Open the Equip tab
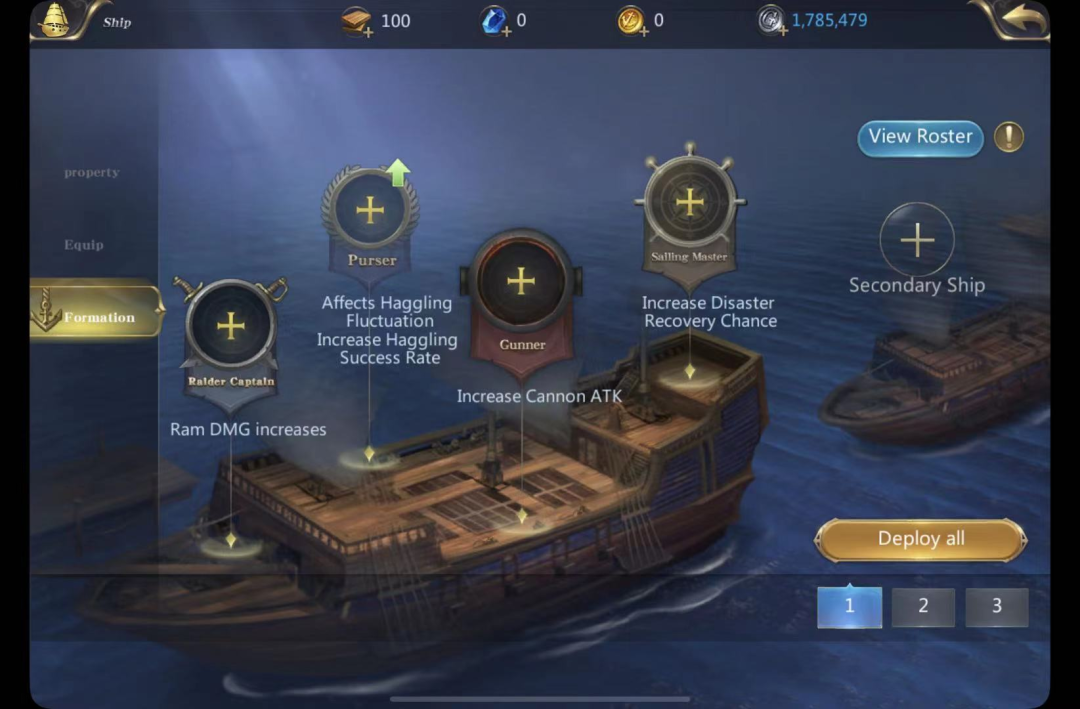Image resolution: width=1080 pixels, height=709 pixels. click(x=84, y=245)
